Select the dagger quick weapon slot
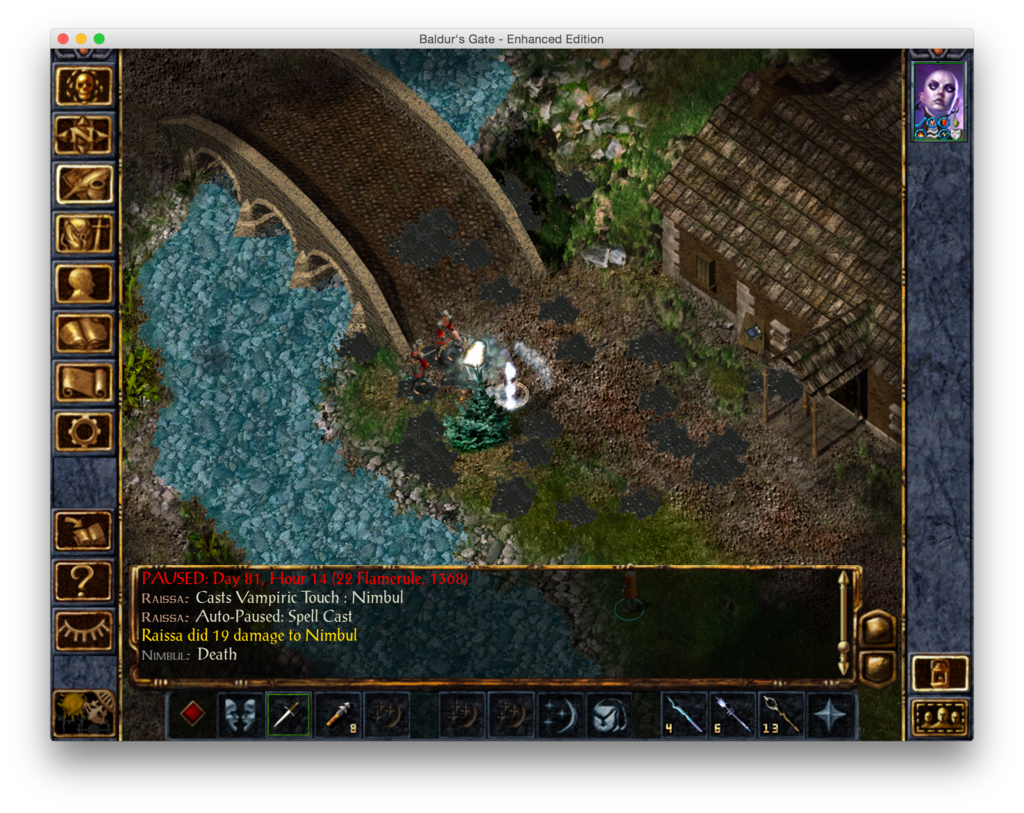Image resolution: width=1024 pixels, height=813 pixels. [288, 715]
